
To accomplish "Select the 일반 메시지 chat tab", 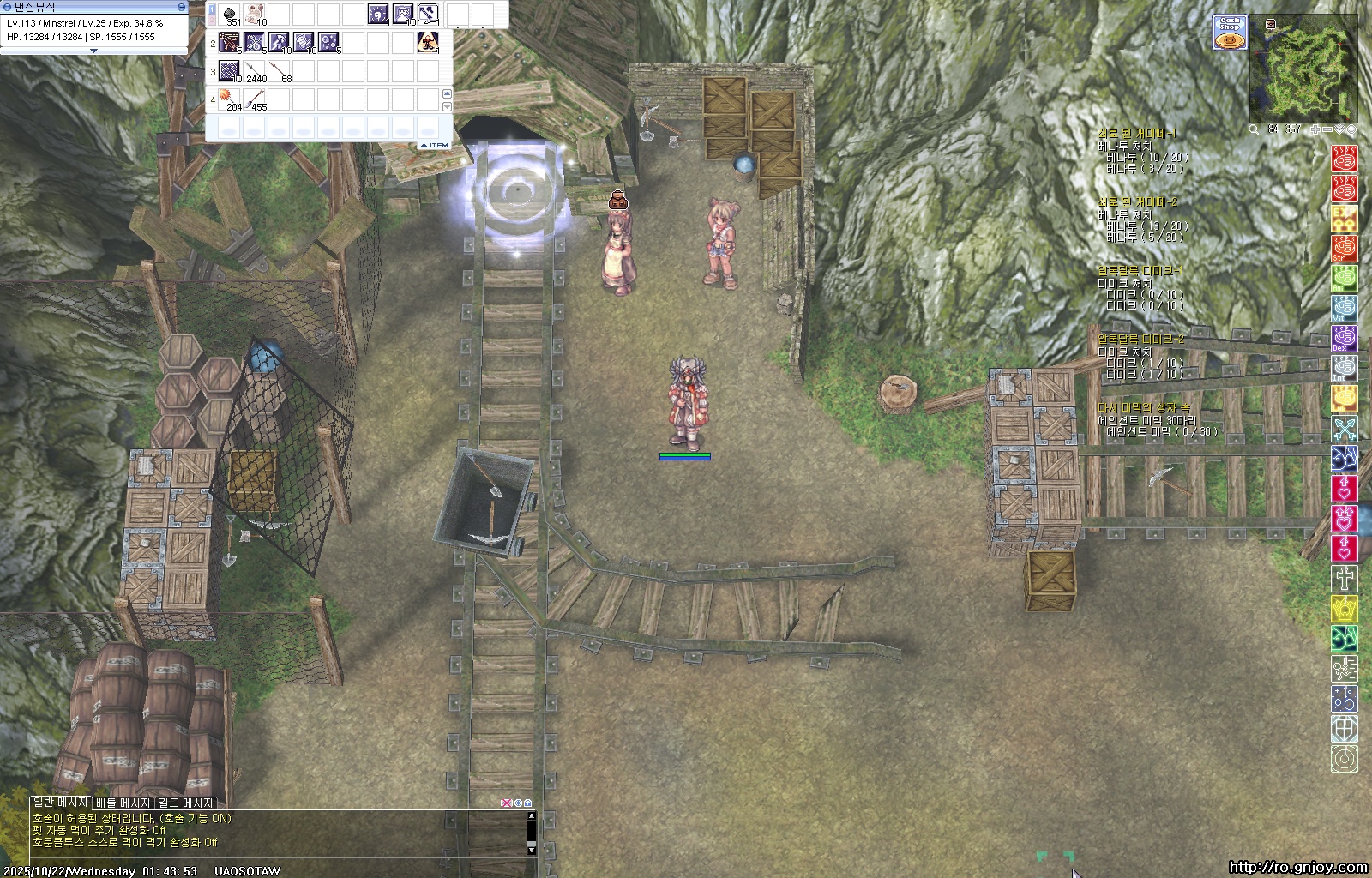I will click(60, 803).
